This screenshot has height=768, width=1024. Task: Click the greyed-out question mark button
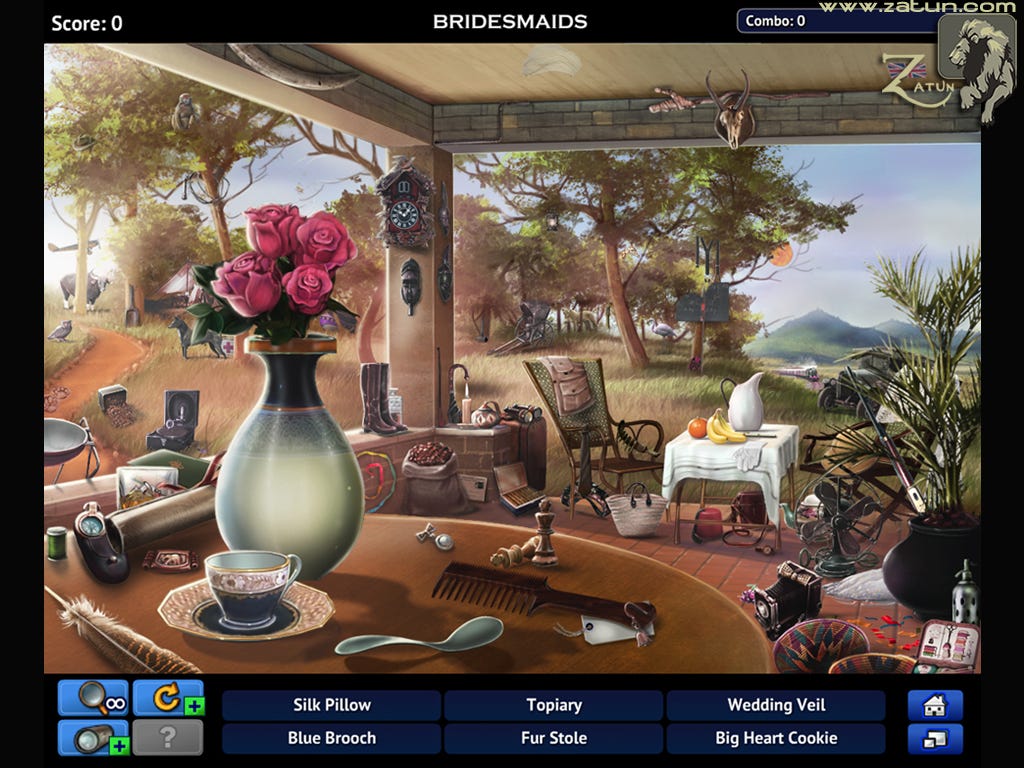coord(167,738)
